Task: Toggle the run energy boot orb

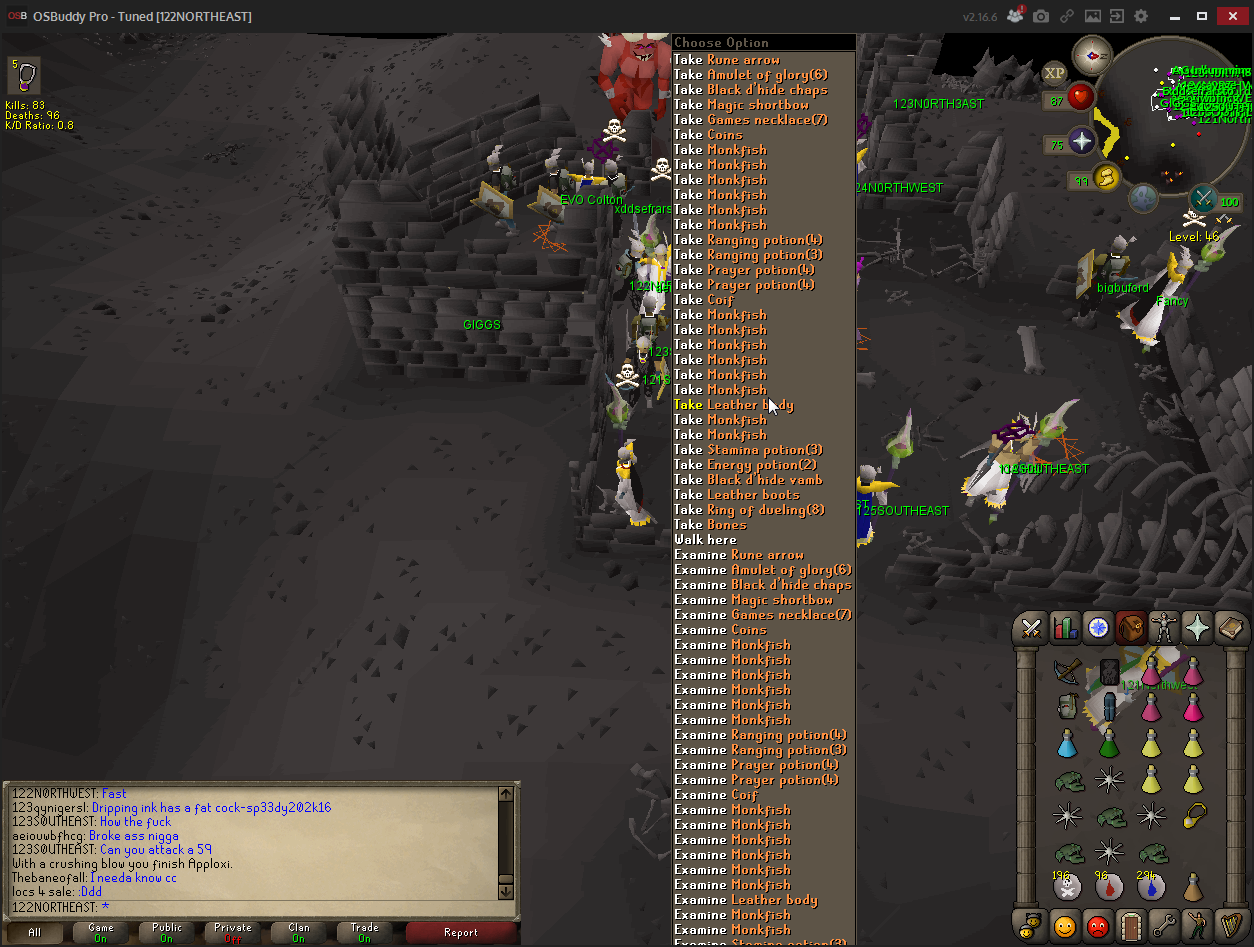Action: (x=1108, y=178)
